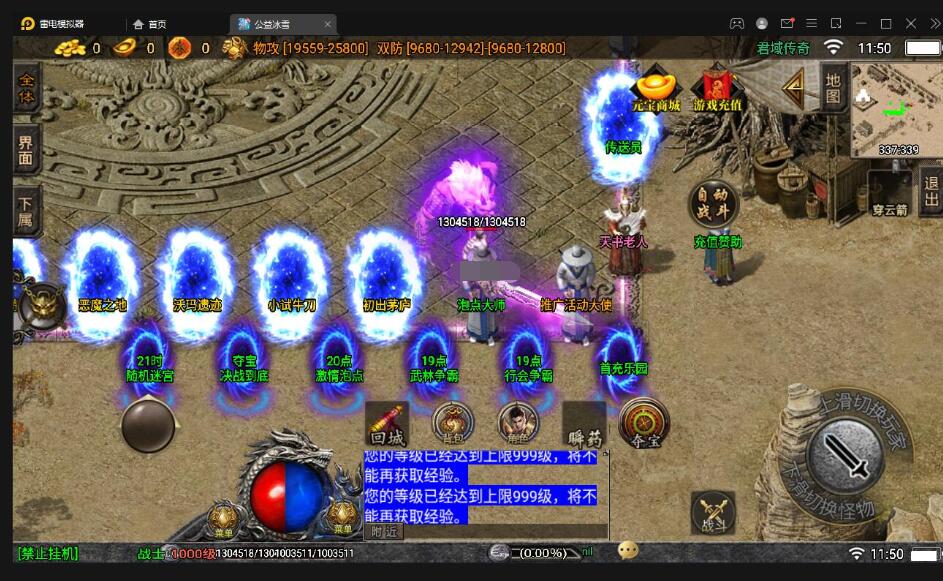Viewport: 943px width, 581px height.
Task: Collapse the top icons with the arrow
Action: 794,89
